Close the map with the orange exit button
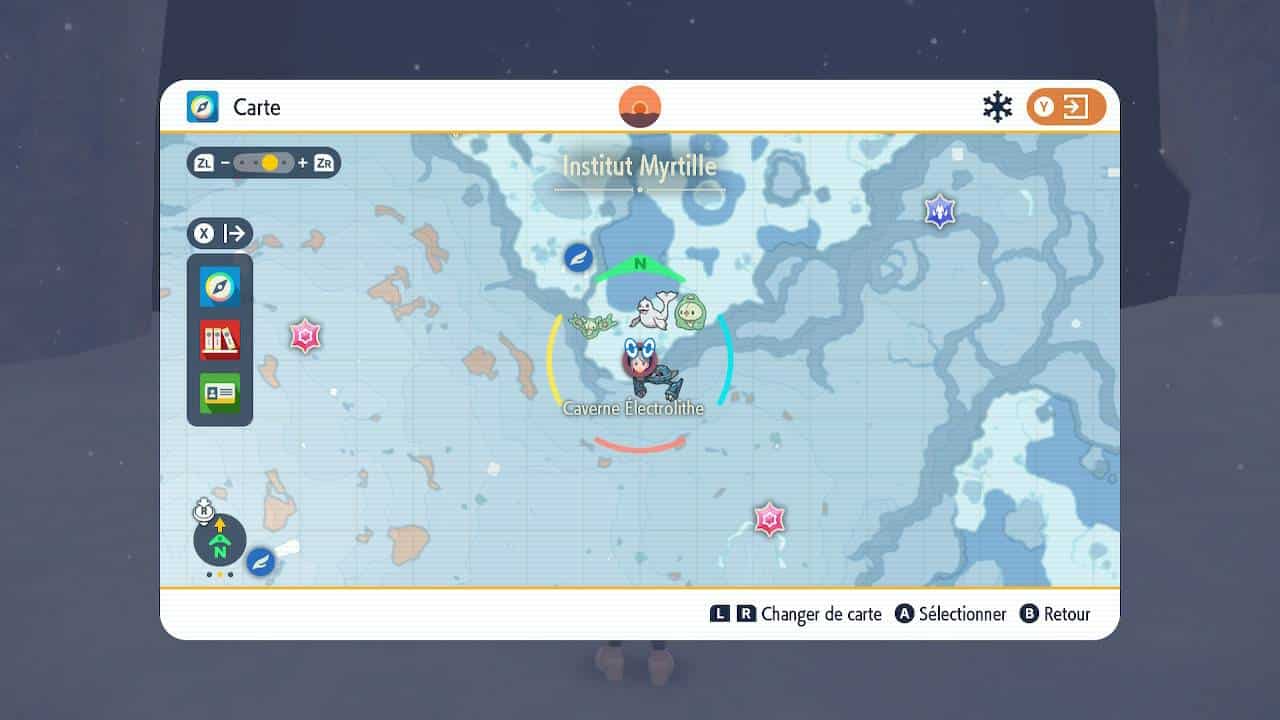This screenshot has width=1280, height=720. 1066,107
